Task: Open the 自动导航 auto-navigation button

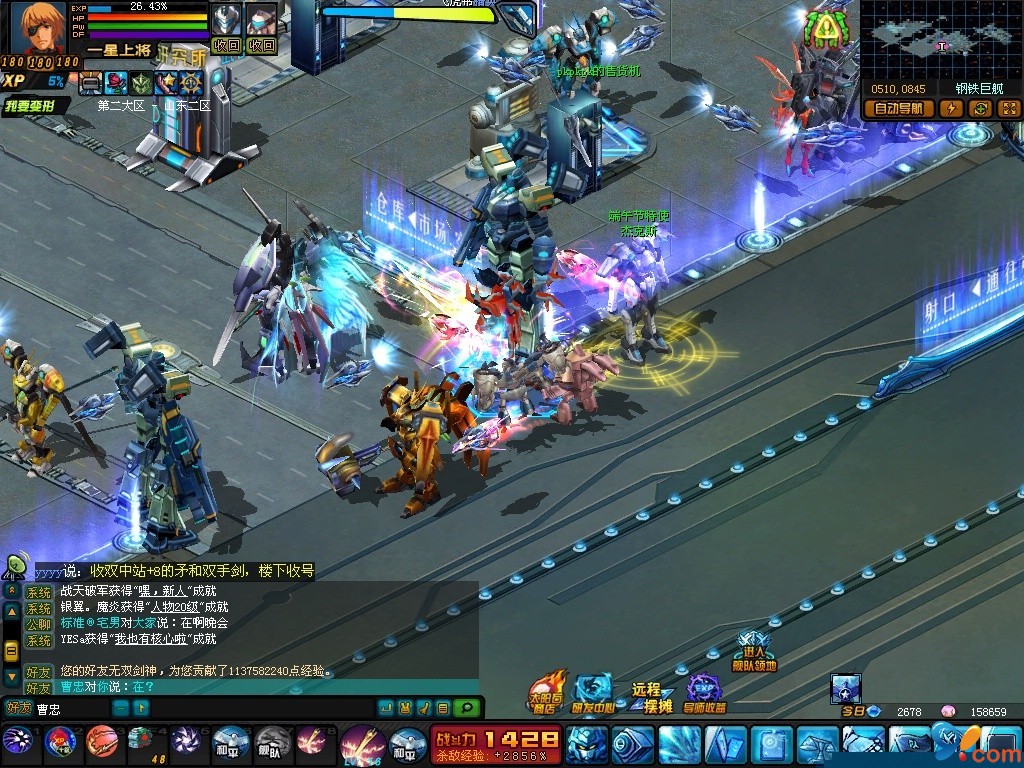Action: (897, 109)
